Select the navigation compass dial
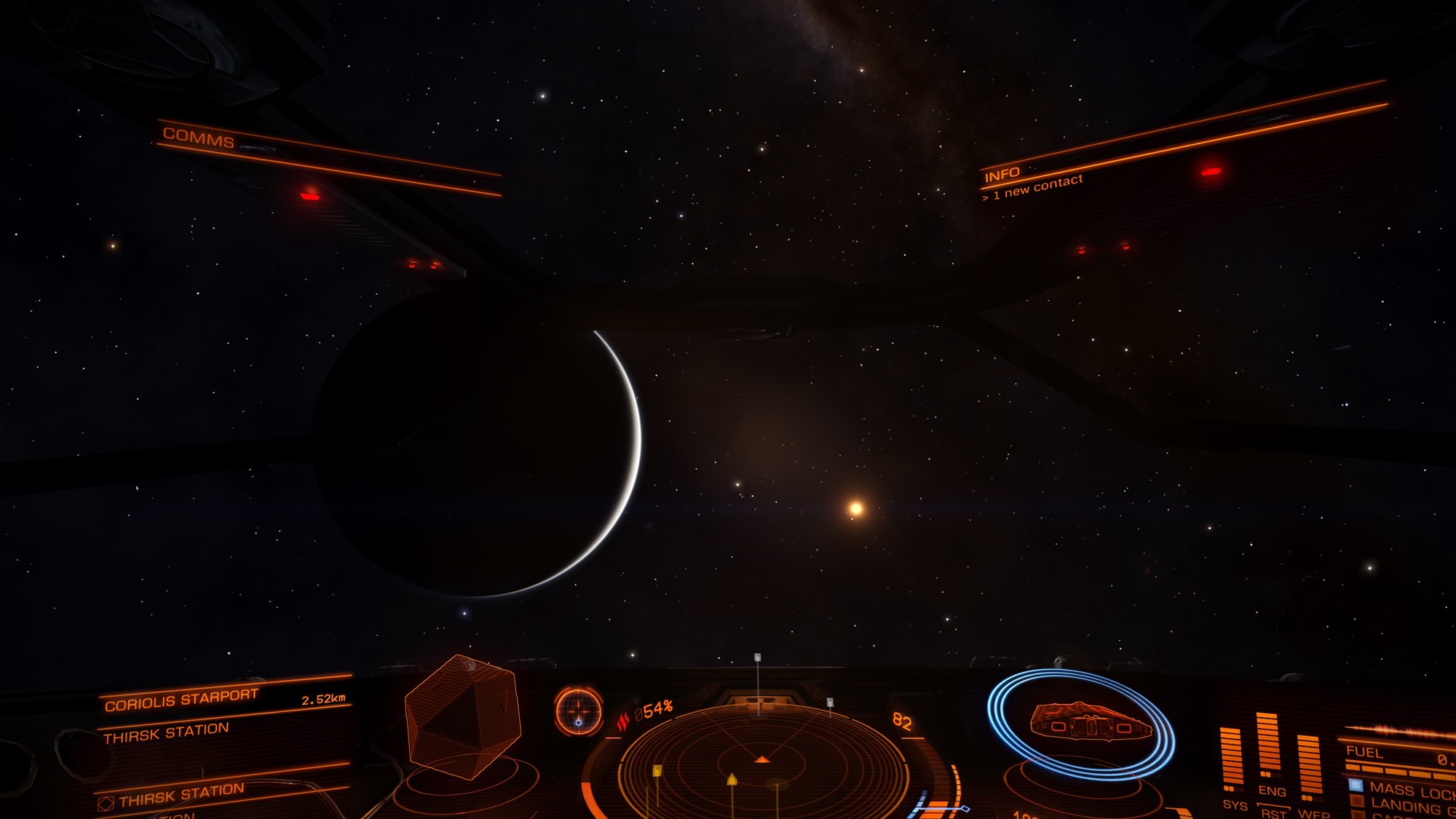The width and height of the screenshot is (1456, 819). (x=579, y=711)
